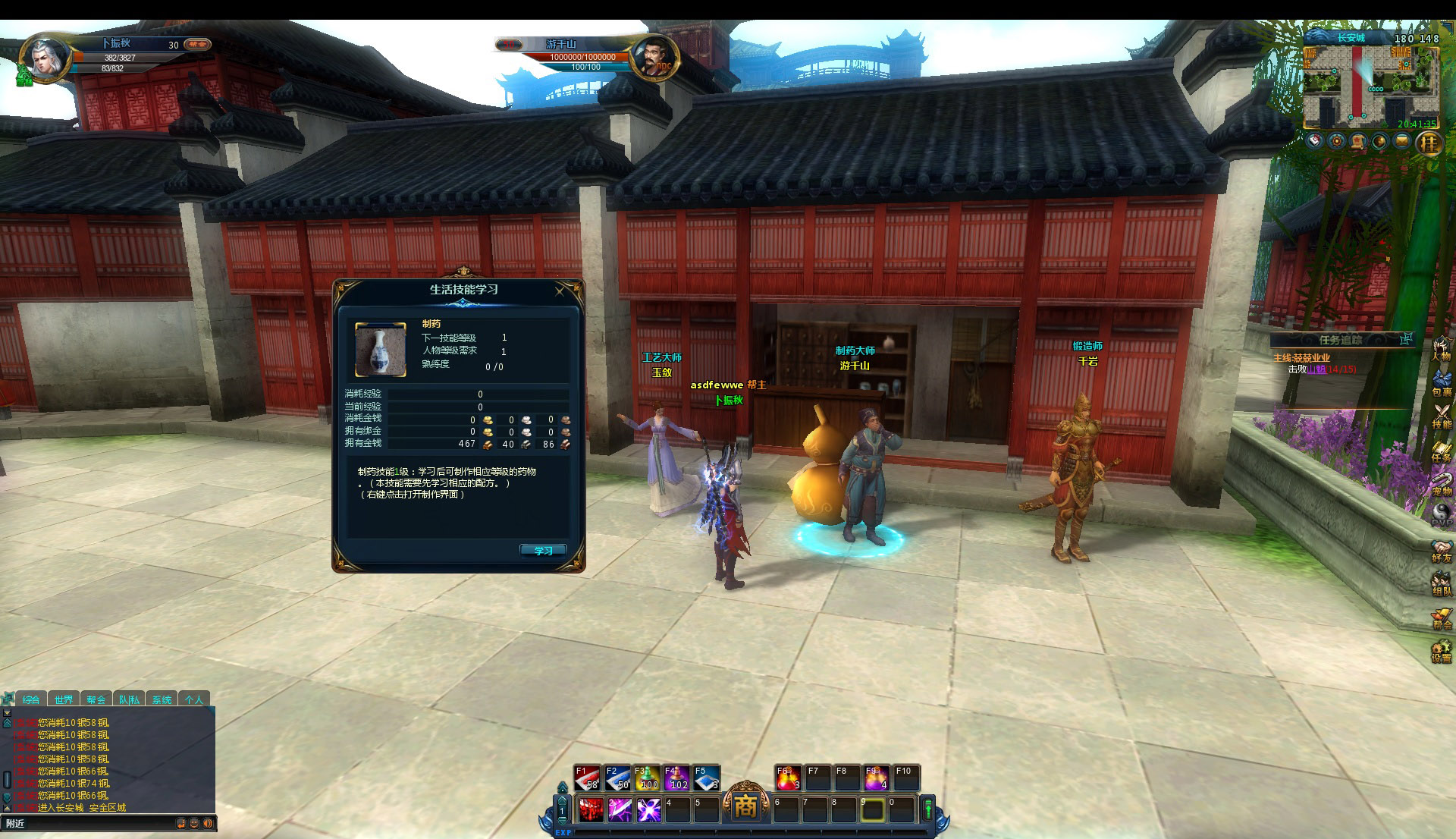Viewport: 1456px width, 839px height.
Task: Open the 技能 skills menu
Action: coord(1442,416)
